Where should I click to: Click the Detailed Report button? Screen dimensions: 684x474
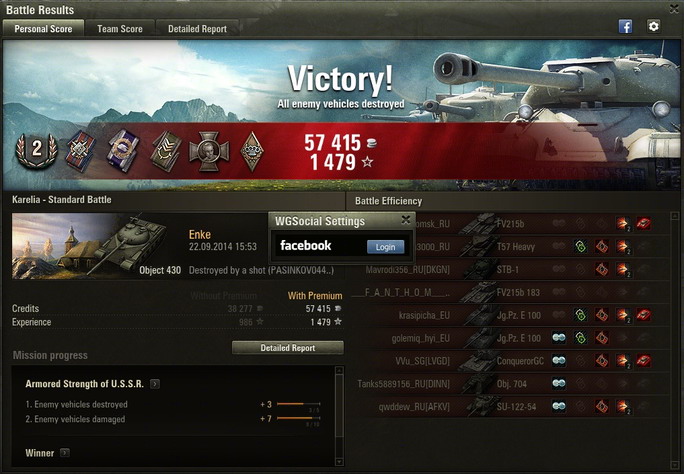(x=287, y=348)
